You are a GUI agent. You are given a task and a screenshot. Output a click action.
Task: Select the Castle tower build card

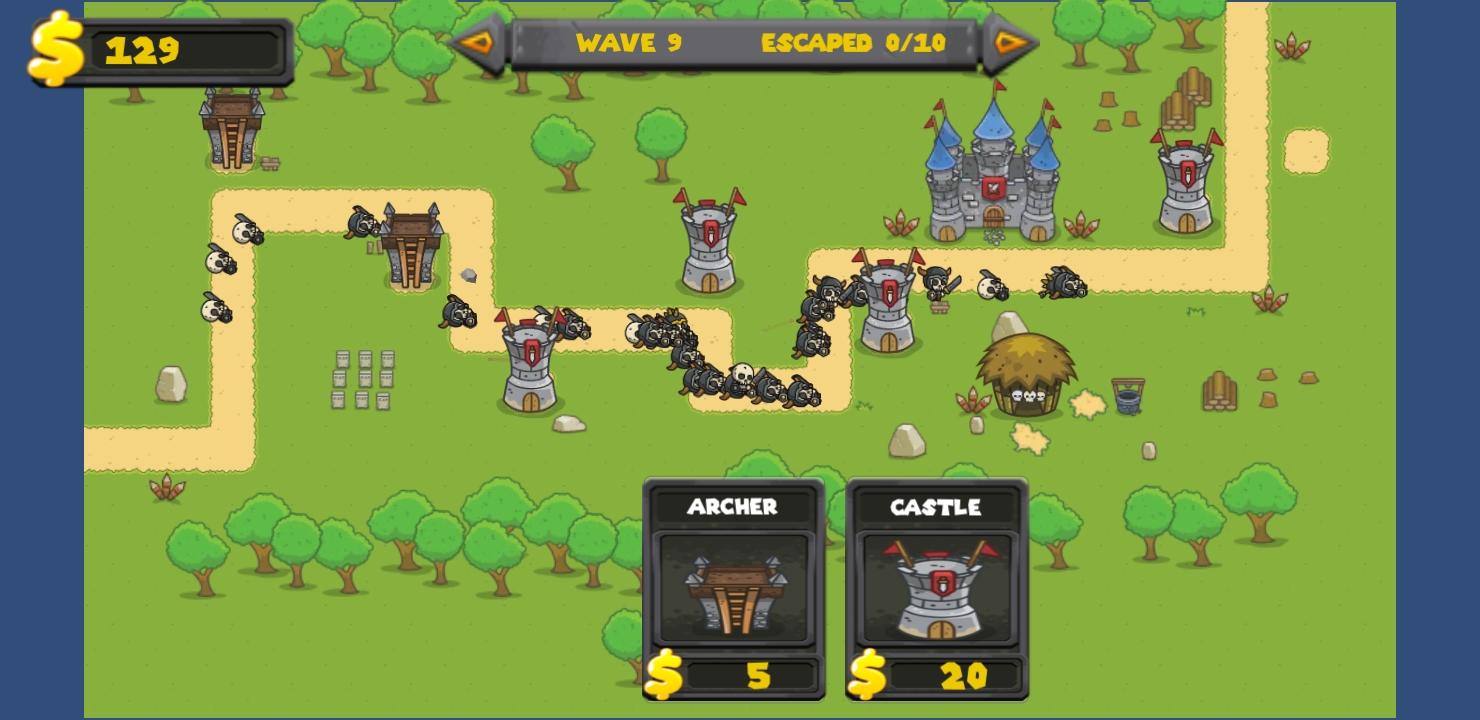(935, 588)
